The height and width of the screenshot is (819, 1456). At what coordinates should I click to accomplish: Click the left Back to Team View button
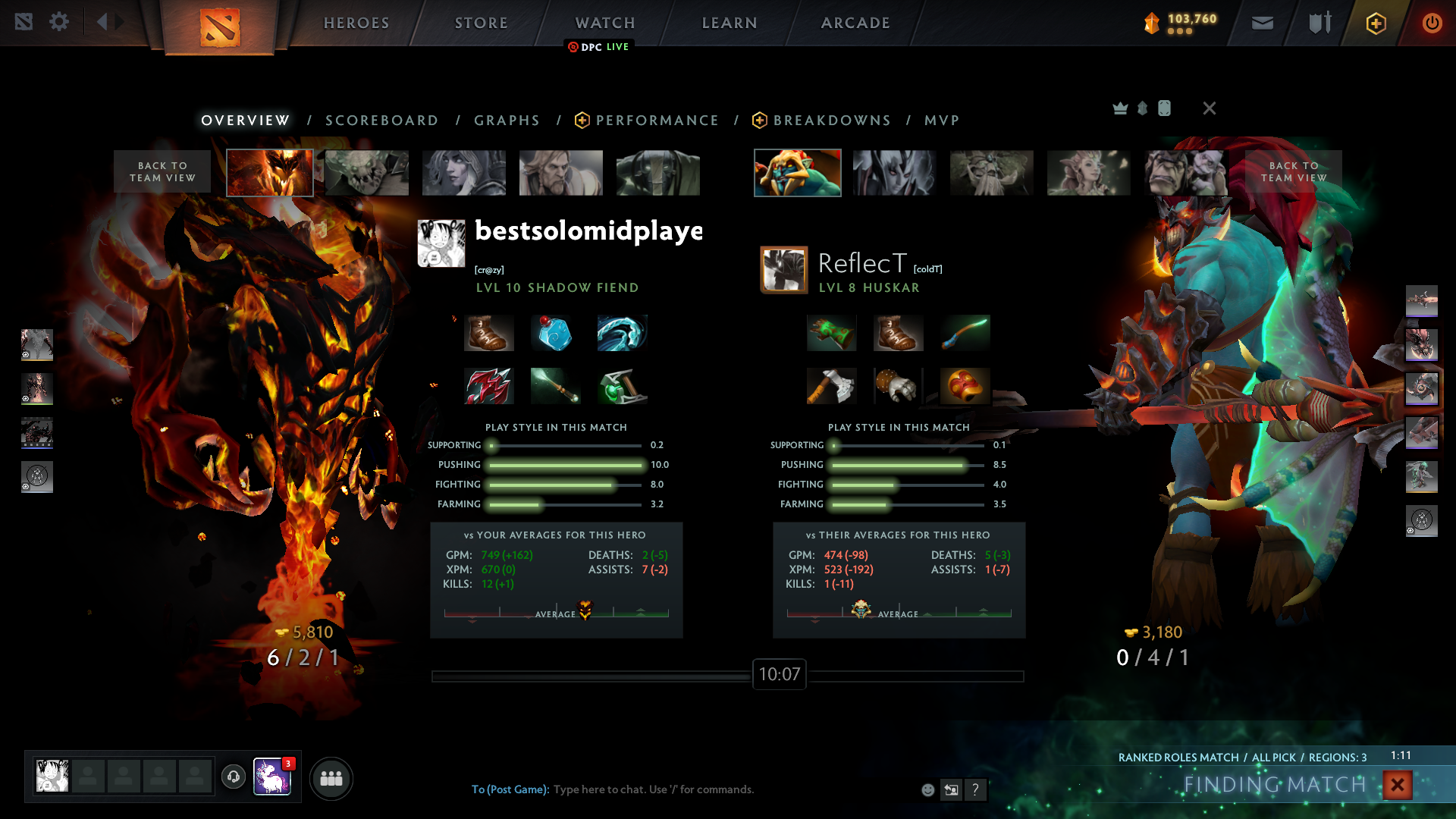(x=162, y=171)
